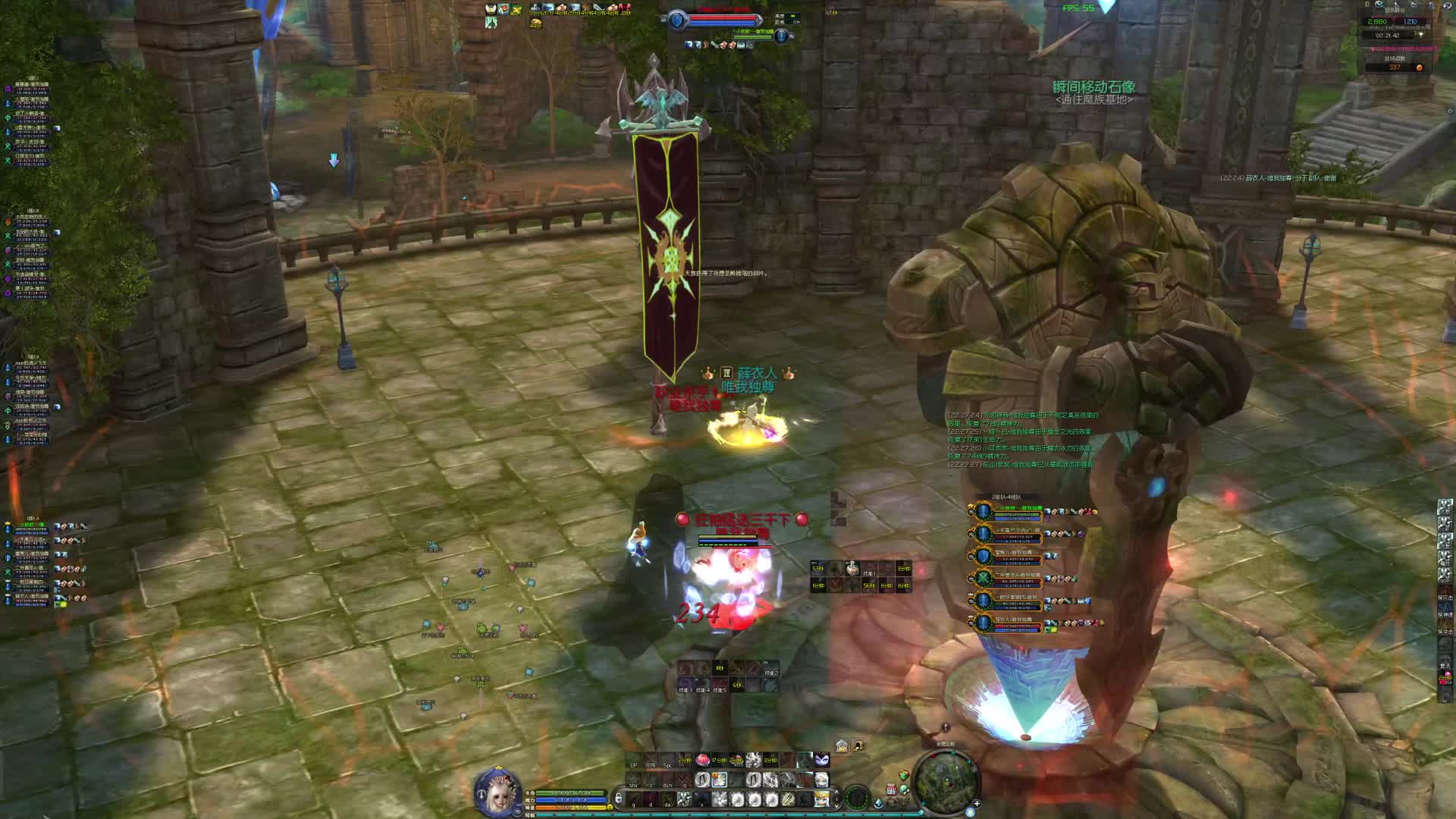This screenshot has width=1456, height=819.
Task: Select the bottom party member frame
Action: pyautogui.click(x=984, y=623)
